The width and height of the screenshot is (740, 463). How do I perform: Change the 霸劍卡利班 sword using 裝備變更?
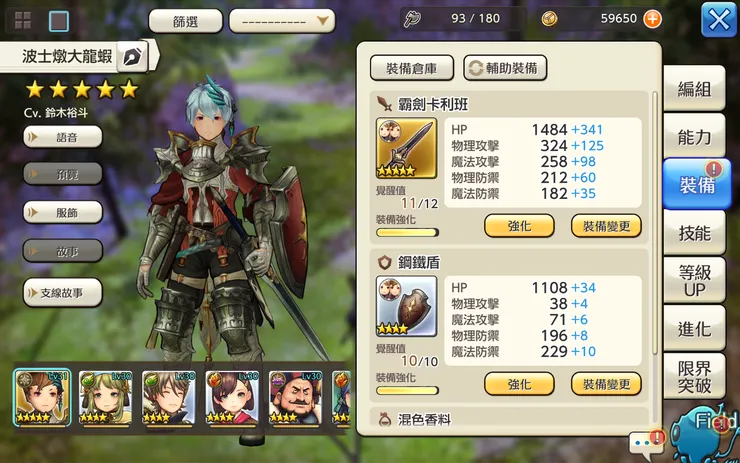[x=606, y=226]
